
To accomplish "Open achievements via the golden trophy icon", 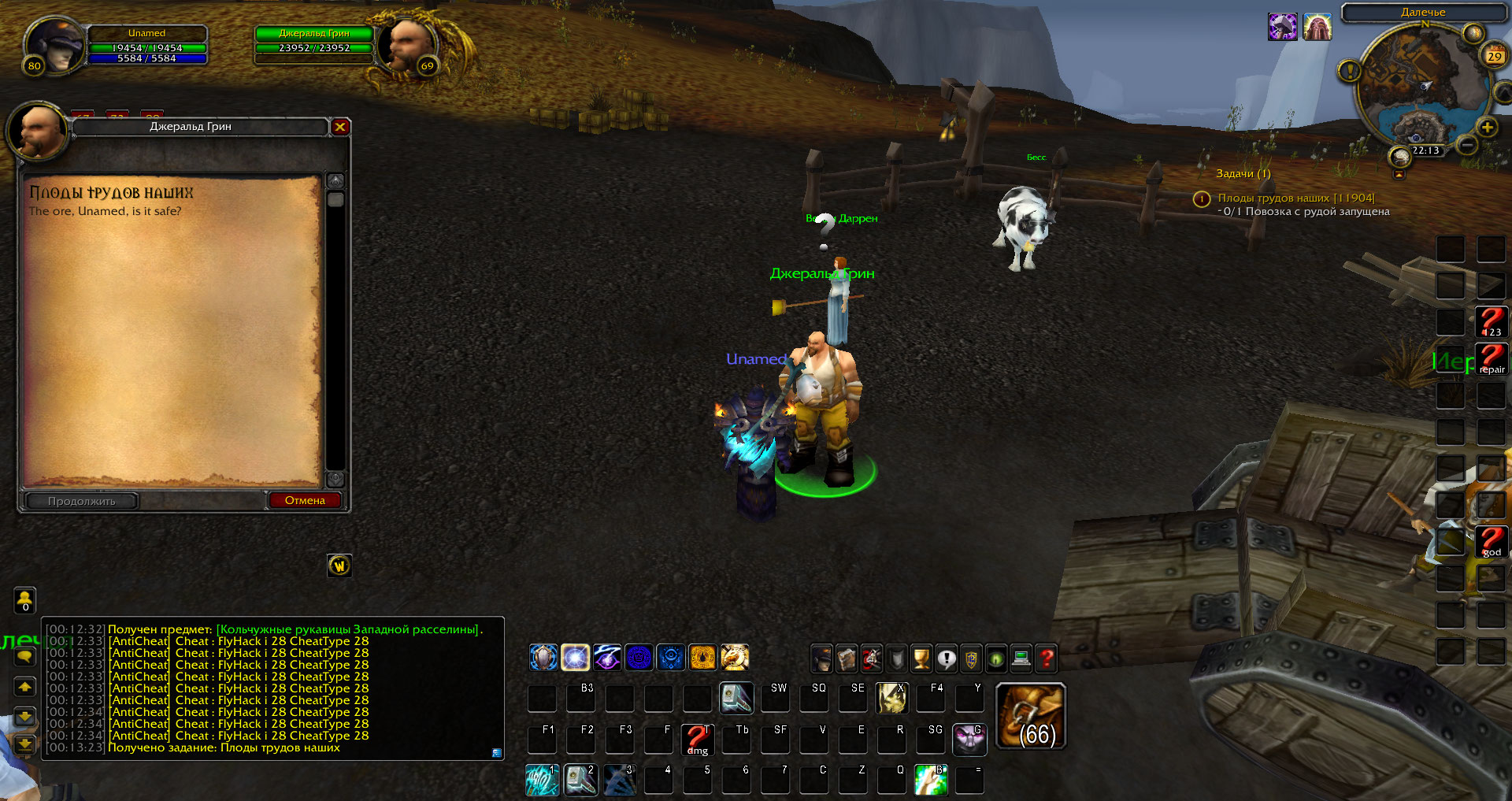I will click(921, 658).
